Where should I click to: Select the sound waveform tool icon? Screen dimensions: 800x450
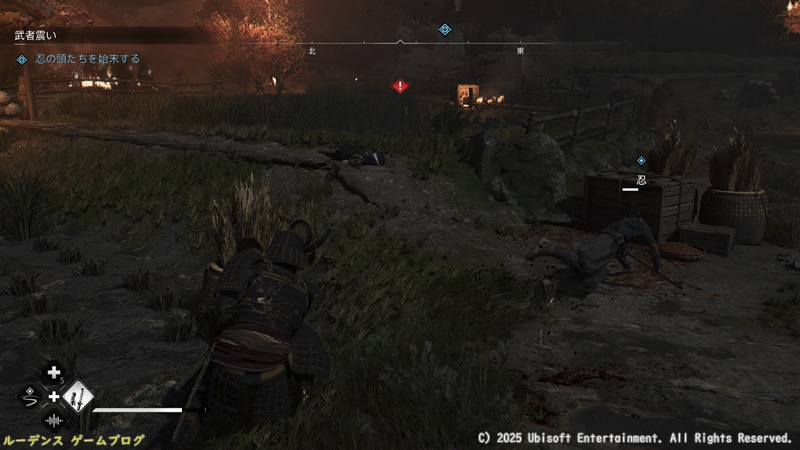(54, 420)
